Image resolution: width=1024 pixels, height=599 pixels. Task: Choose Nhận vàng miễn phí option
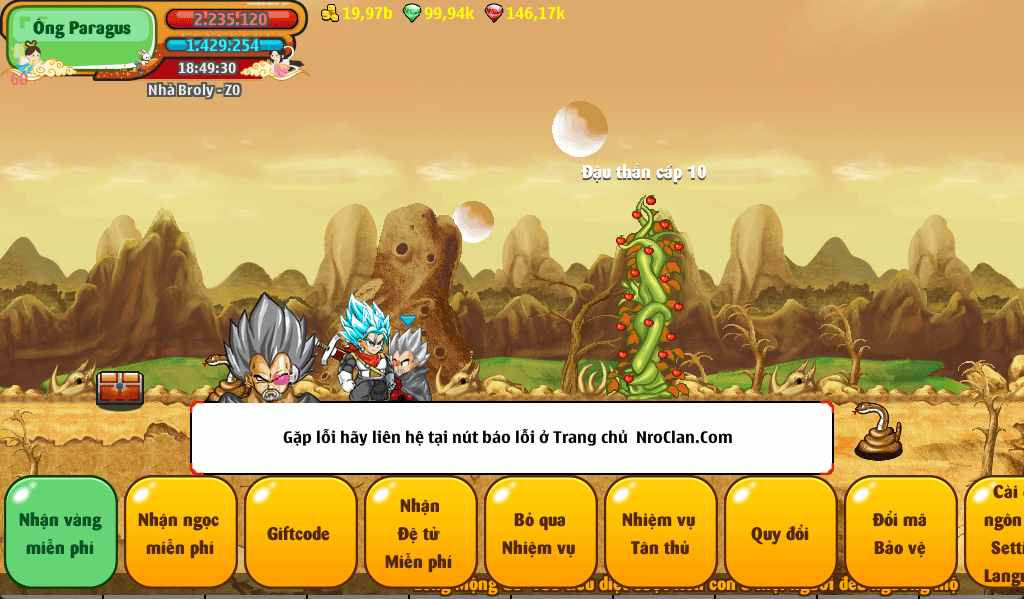coord(61,533)
